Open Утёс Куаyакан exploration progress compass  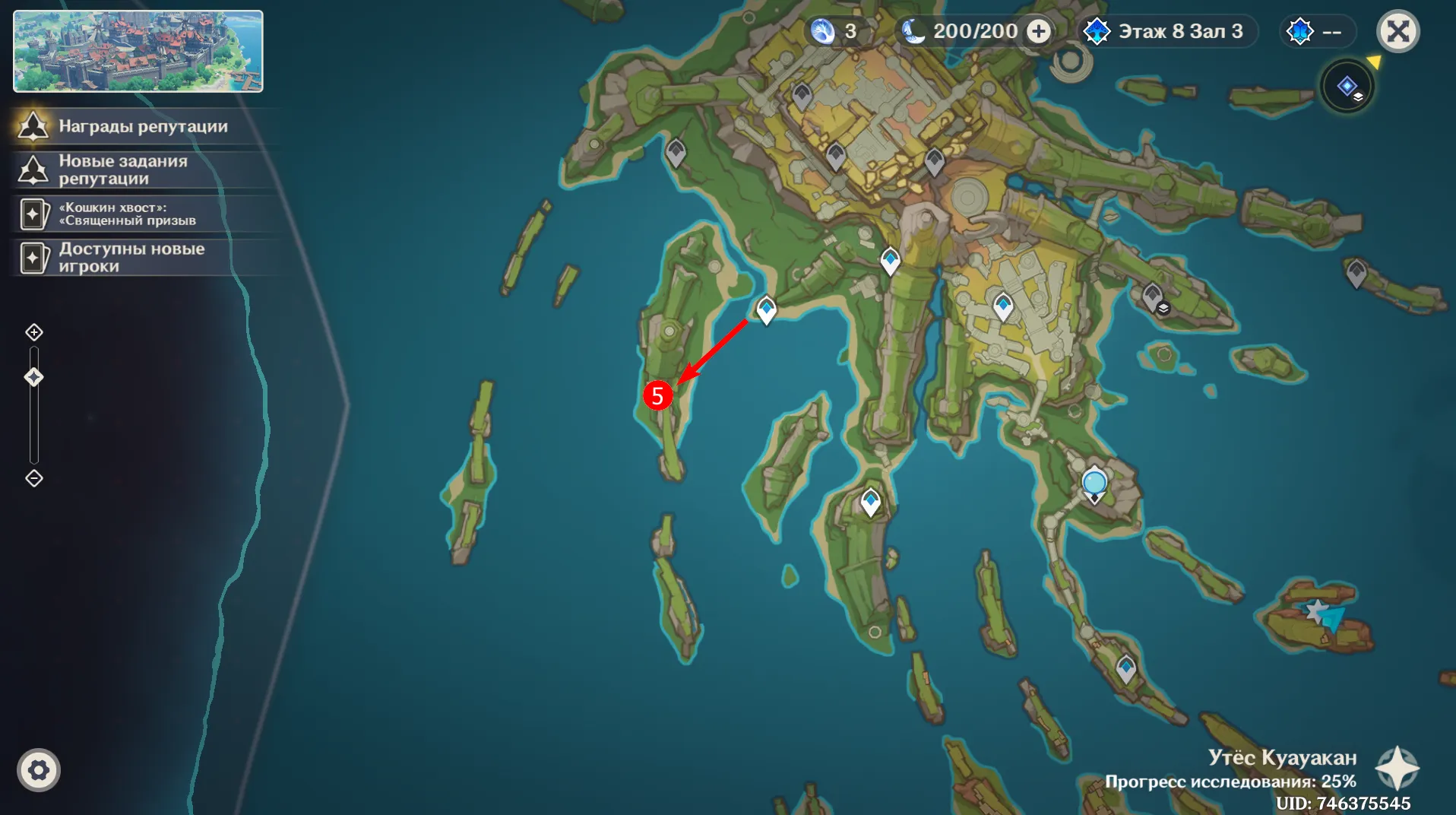click(x=1397, y=768)
